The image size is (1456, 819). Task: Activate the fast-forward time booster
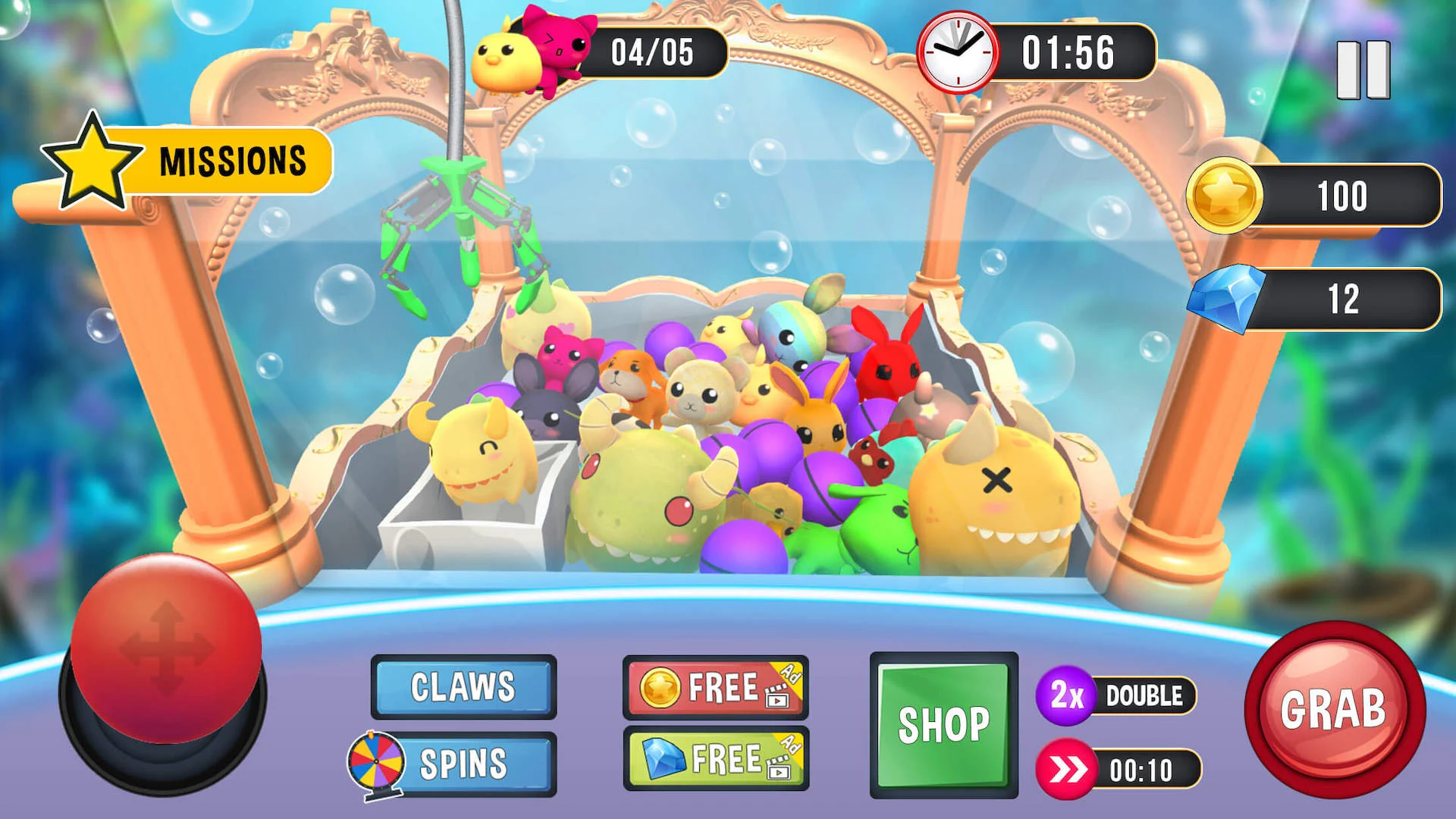click(x=1119, y=770)
